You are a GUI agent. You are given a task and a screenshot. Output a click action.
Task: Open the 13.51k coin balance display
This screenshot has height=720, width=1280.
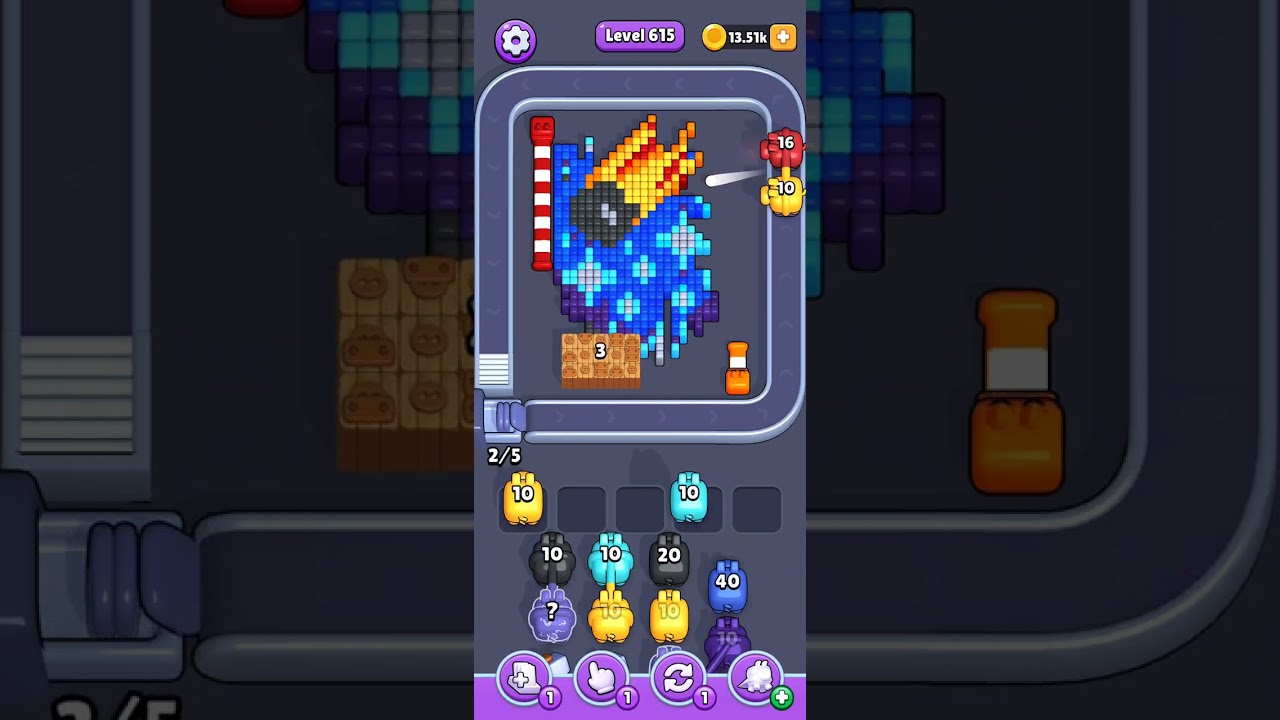pyautogui.click(x=744, y=37)
